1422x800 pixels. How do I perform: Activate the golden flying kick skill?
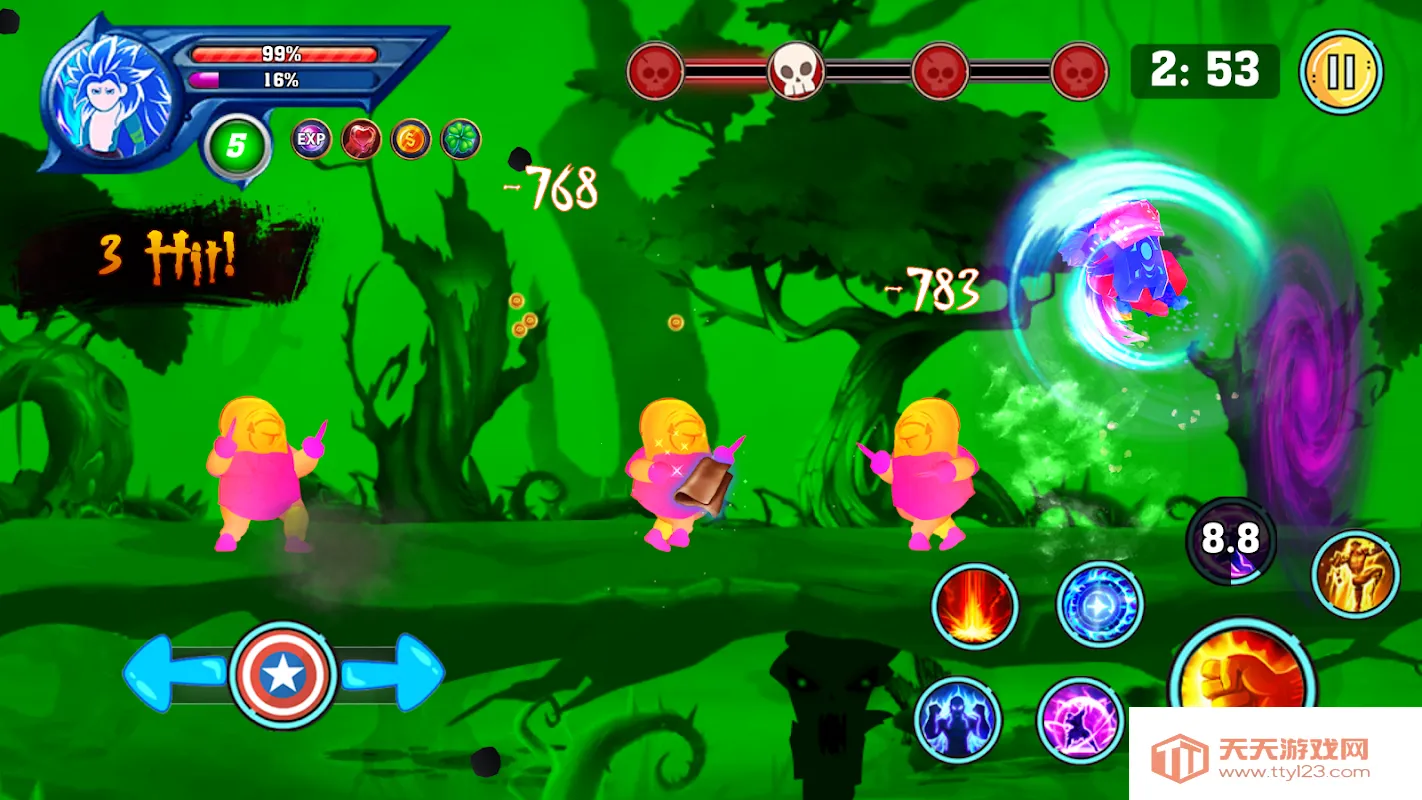point(1355,574)
